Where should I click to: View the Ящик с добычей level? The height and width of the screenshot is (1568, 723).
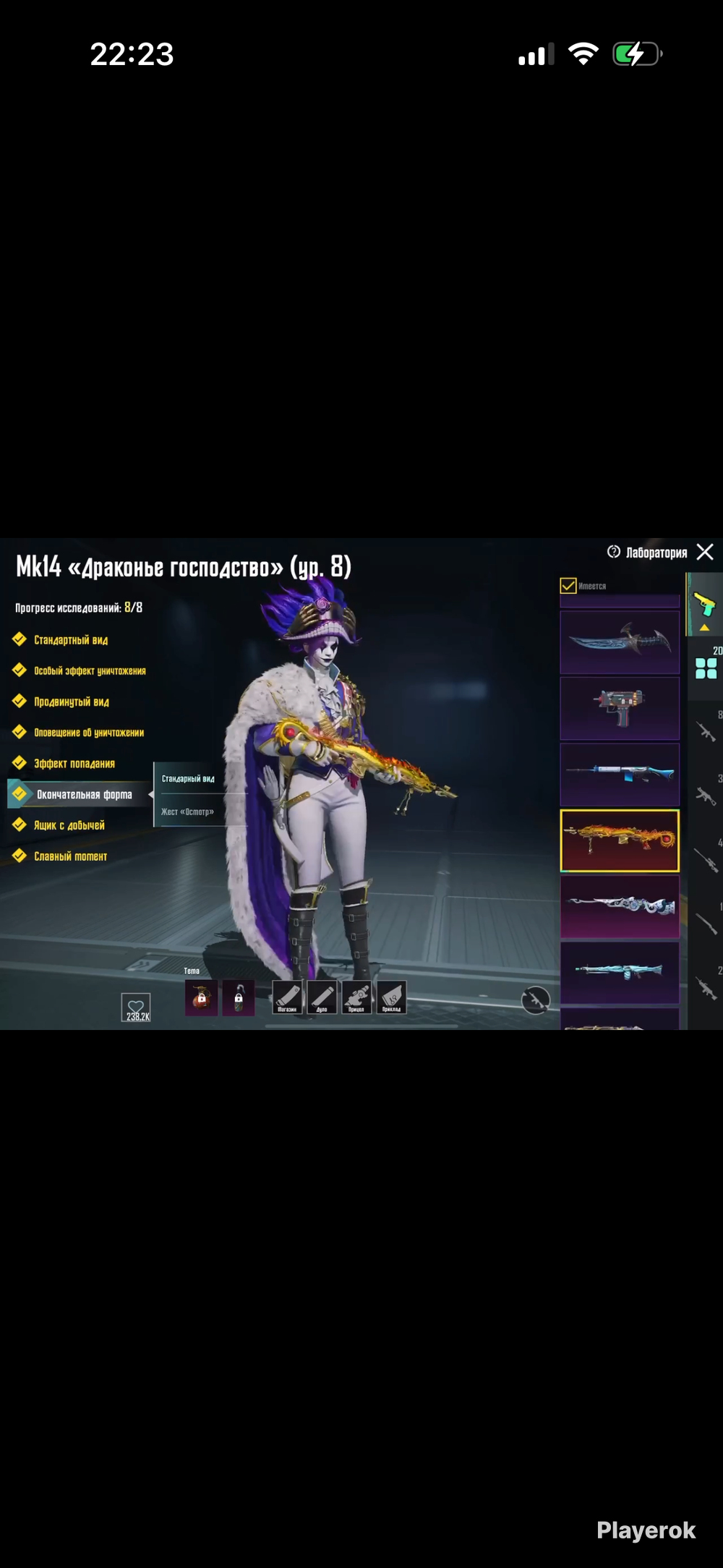[69, 825]
